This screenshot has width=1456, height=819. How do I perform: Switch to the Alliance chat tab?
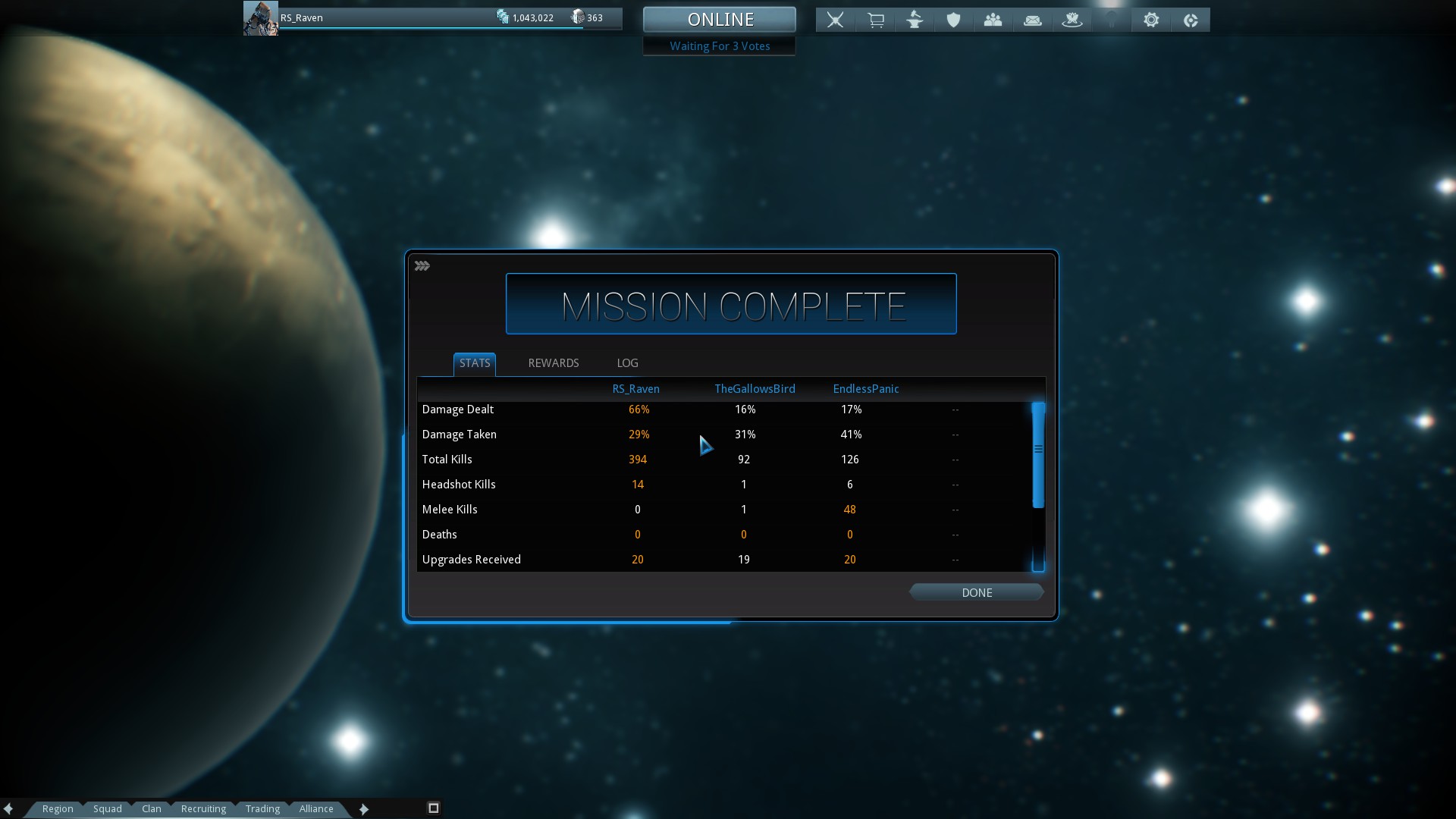pyautogui.click(x=316, y=808)
